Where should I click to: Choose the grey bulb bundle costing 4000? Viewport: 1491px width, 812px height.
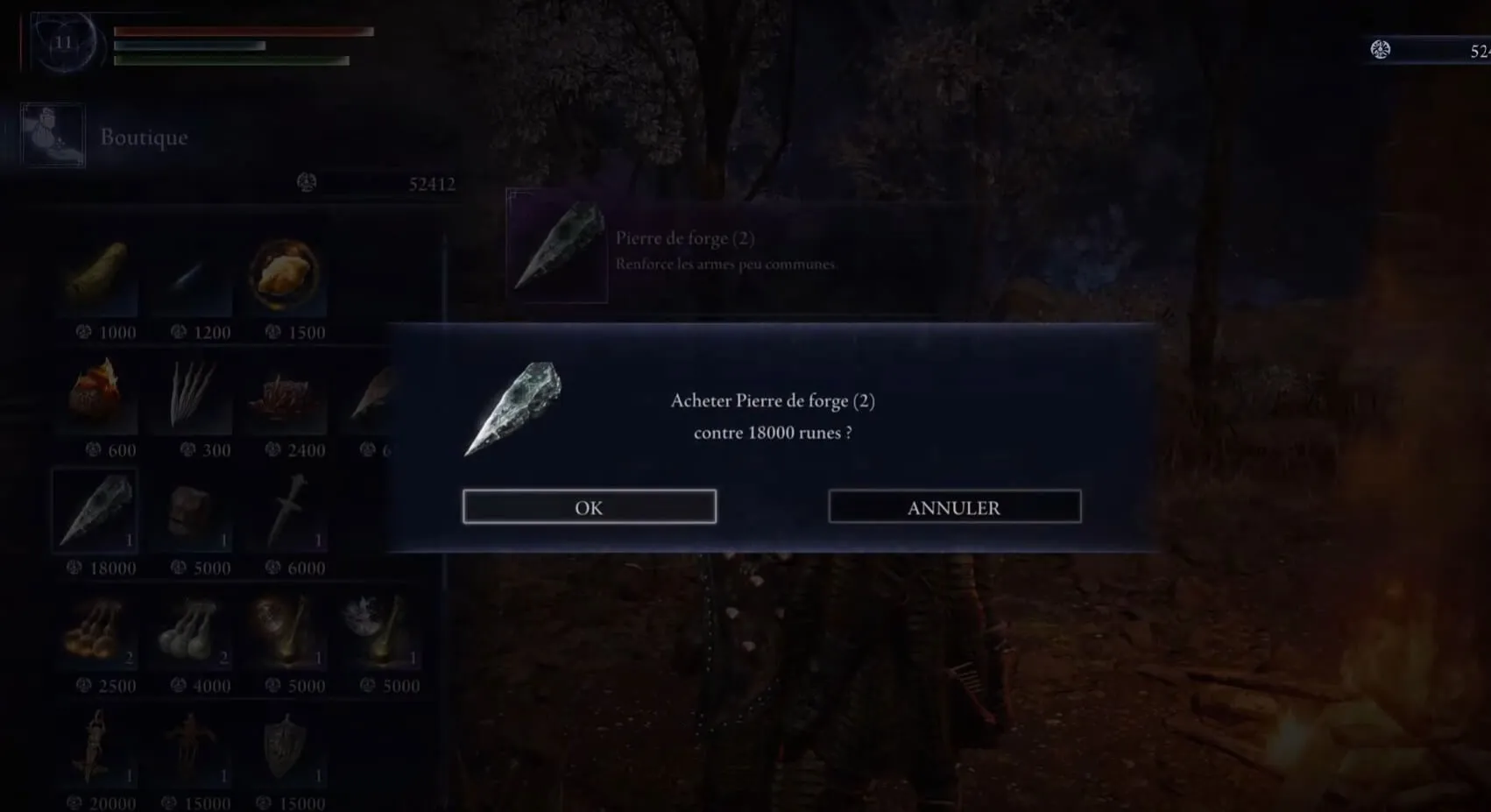pyautogui.click(x=192, y=631)
